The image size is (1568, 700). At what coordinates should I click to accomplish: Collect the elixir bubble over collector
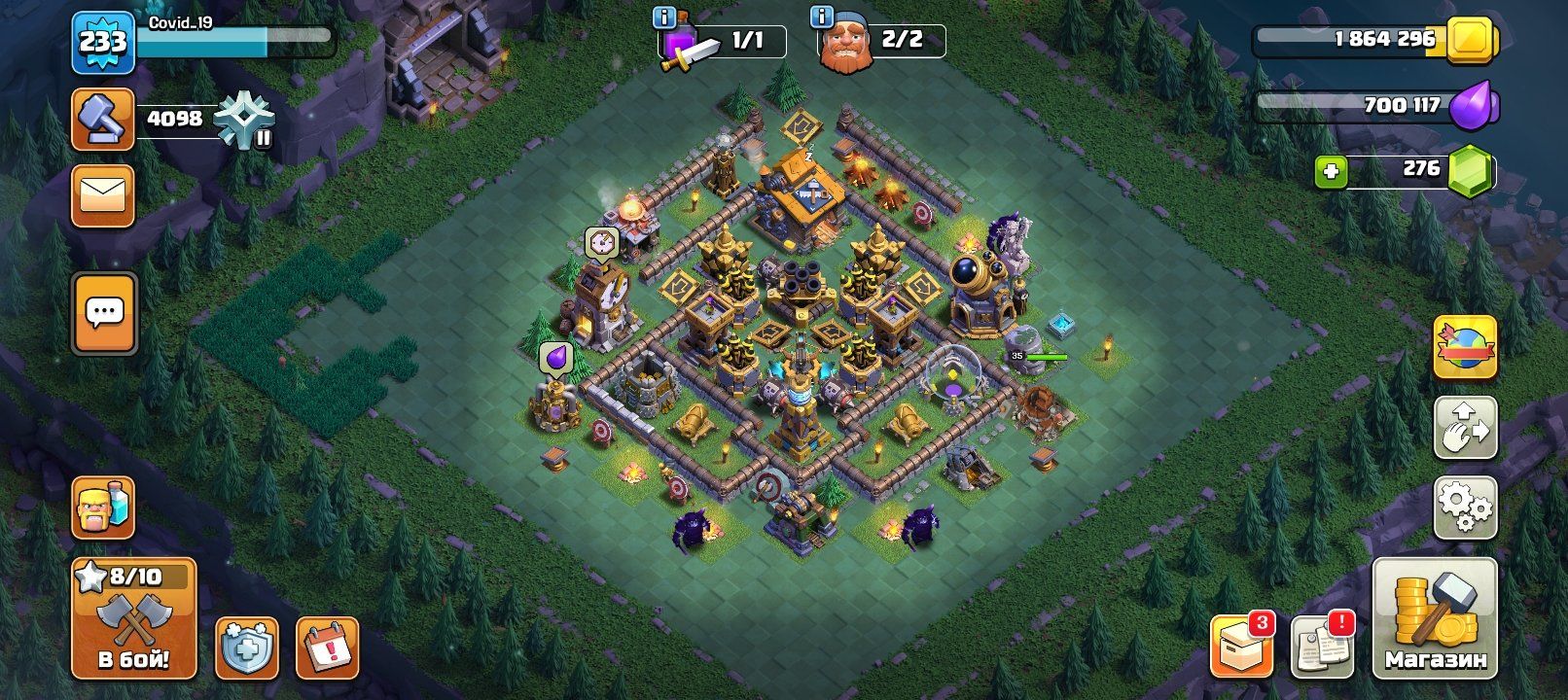[x=556, y=359]
